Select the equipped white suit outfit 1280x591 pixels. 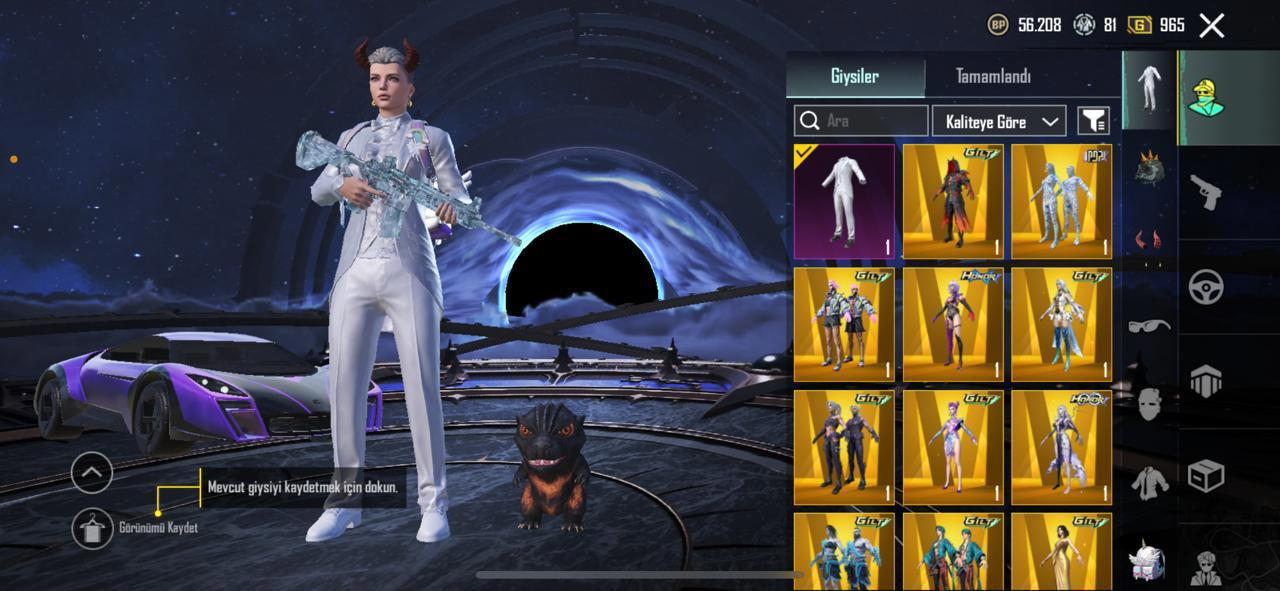click(x=844, y=202)
